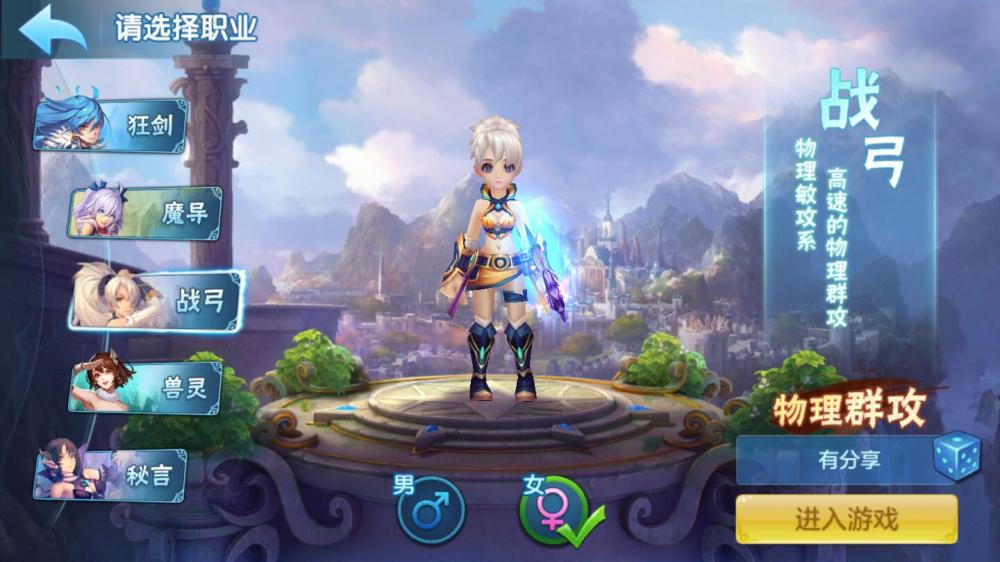Enter the game with 进入游戏
The image size is (1000, 562).
(846, 519)
